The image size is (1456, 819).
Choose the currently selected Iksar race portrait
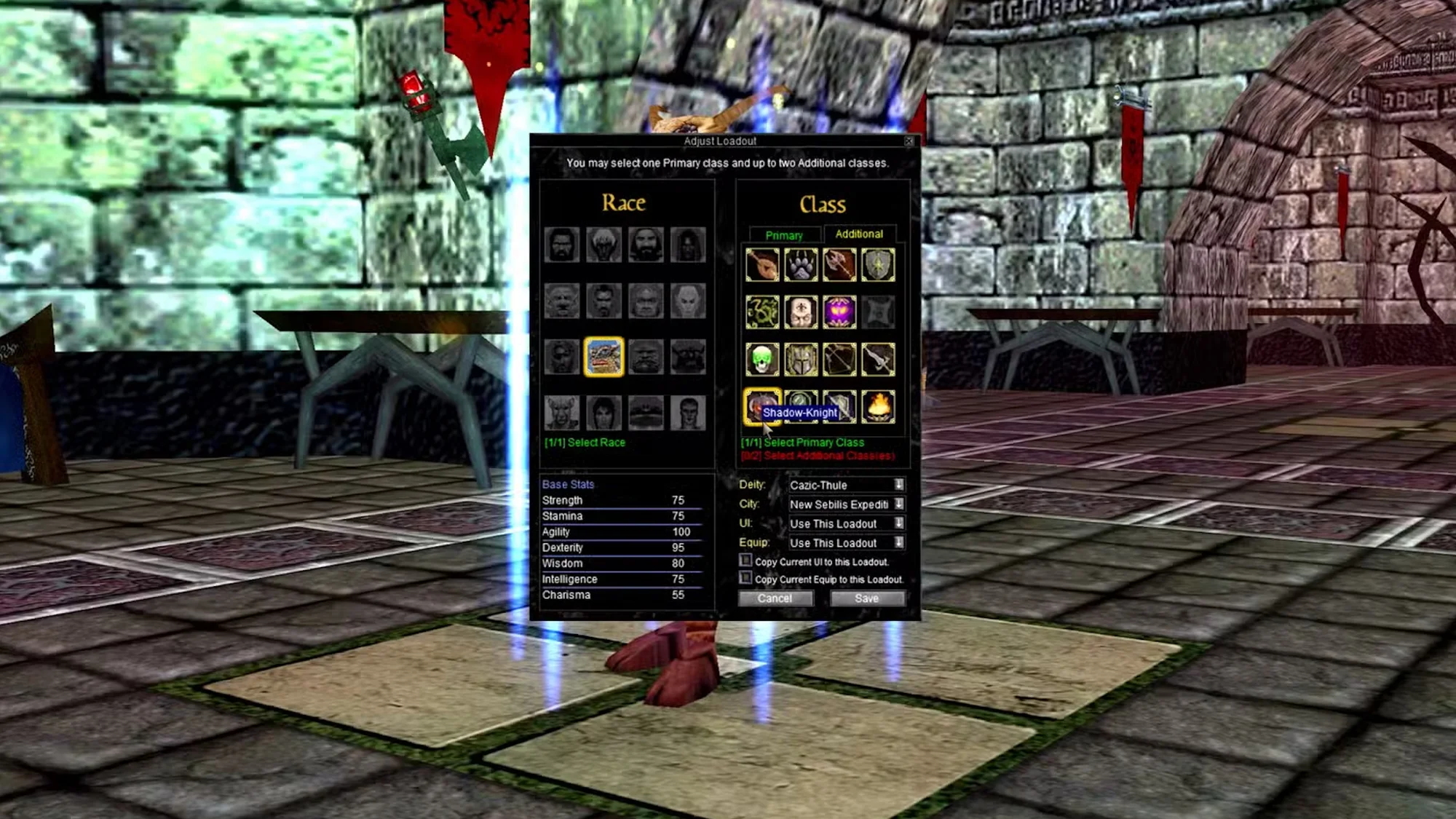603,357
